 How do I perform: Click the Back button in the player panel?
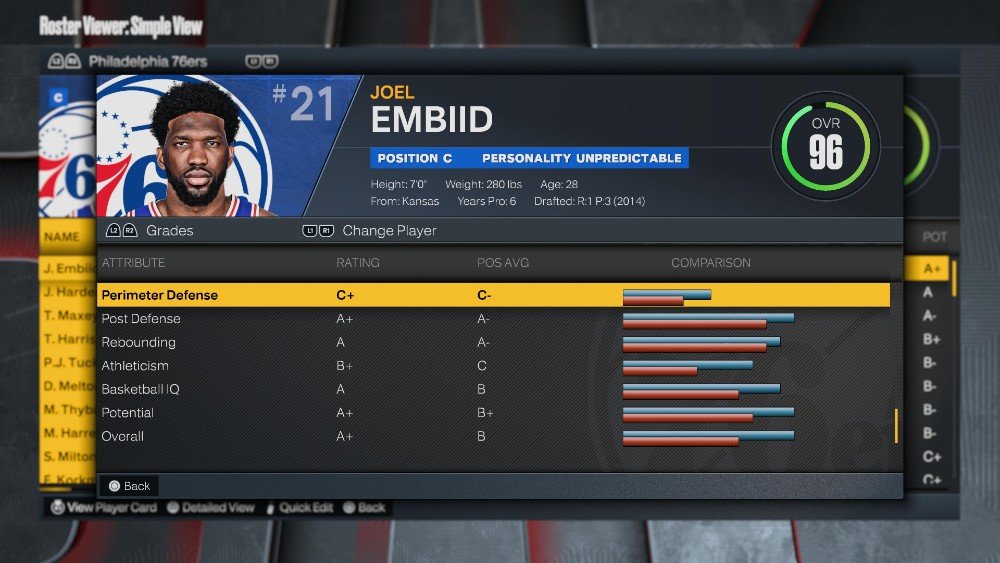(129, 486)
